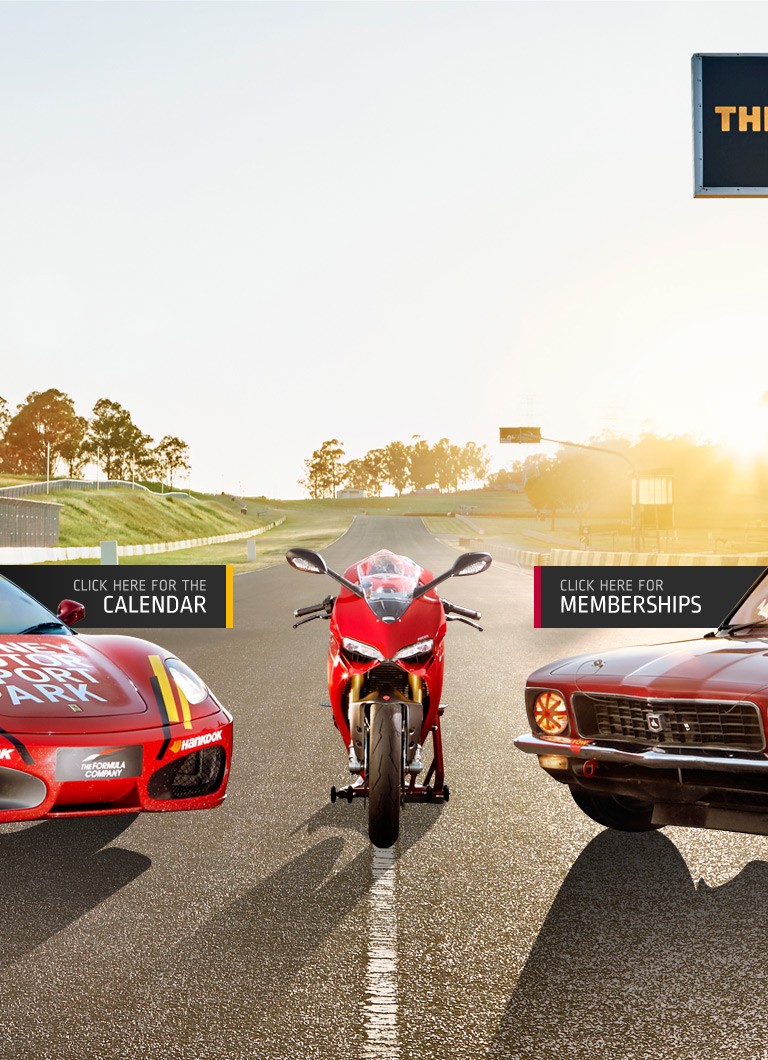
Task: Select the dark sign panel with yellow text
Action: pos(732,123)
